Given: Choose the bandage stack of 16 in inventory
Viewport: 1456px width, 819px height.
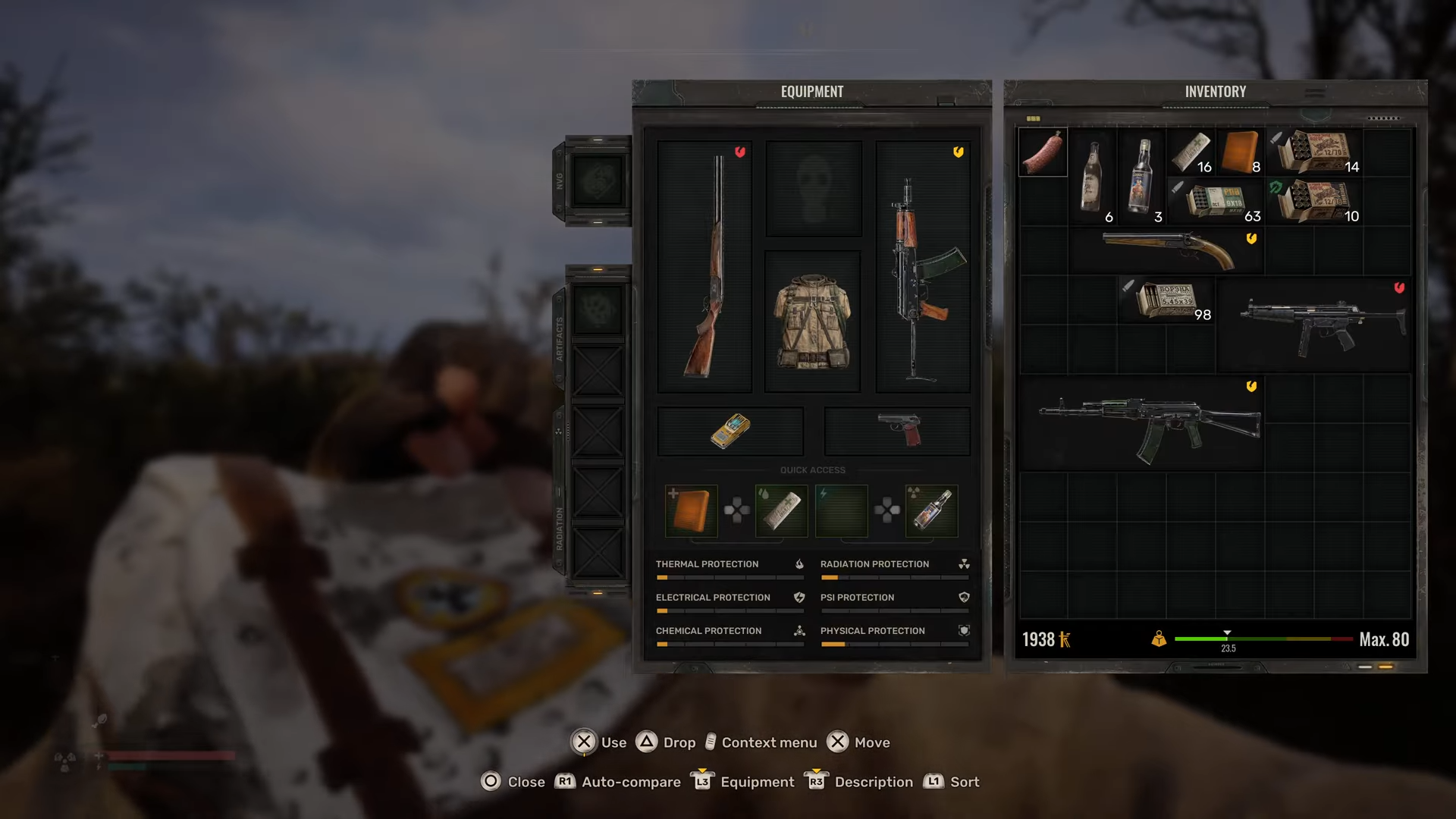Looking at the screenshot, I should (x=1191, y=152).
